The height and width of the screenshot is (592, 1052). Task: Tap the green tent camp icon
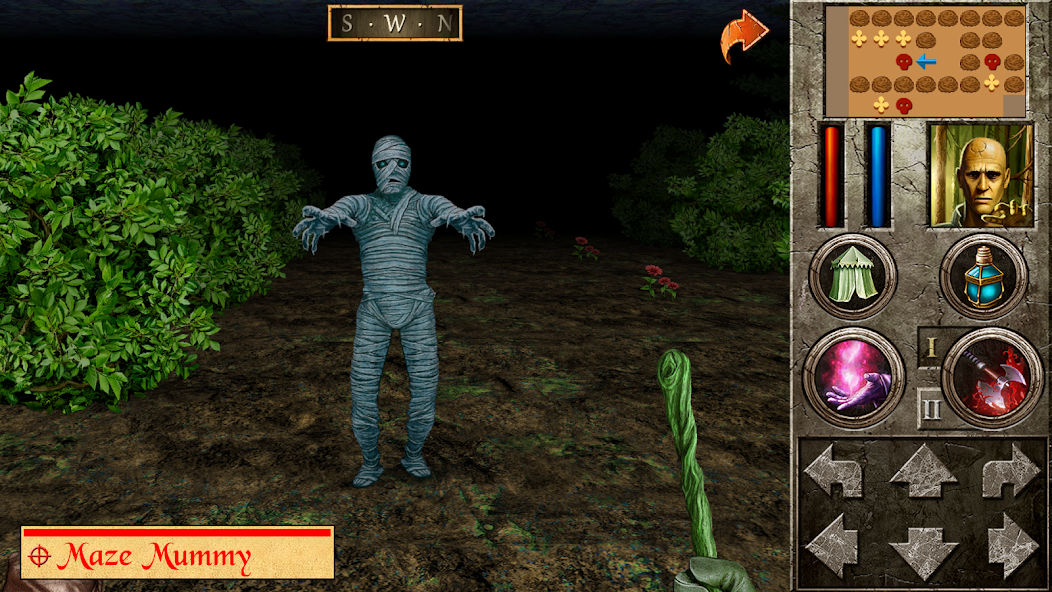[850, 276]
